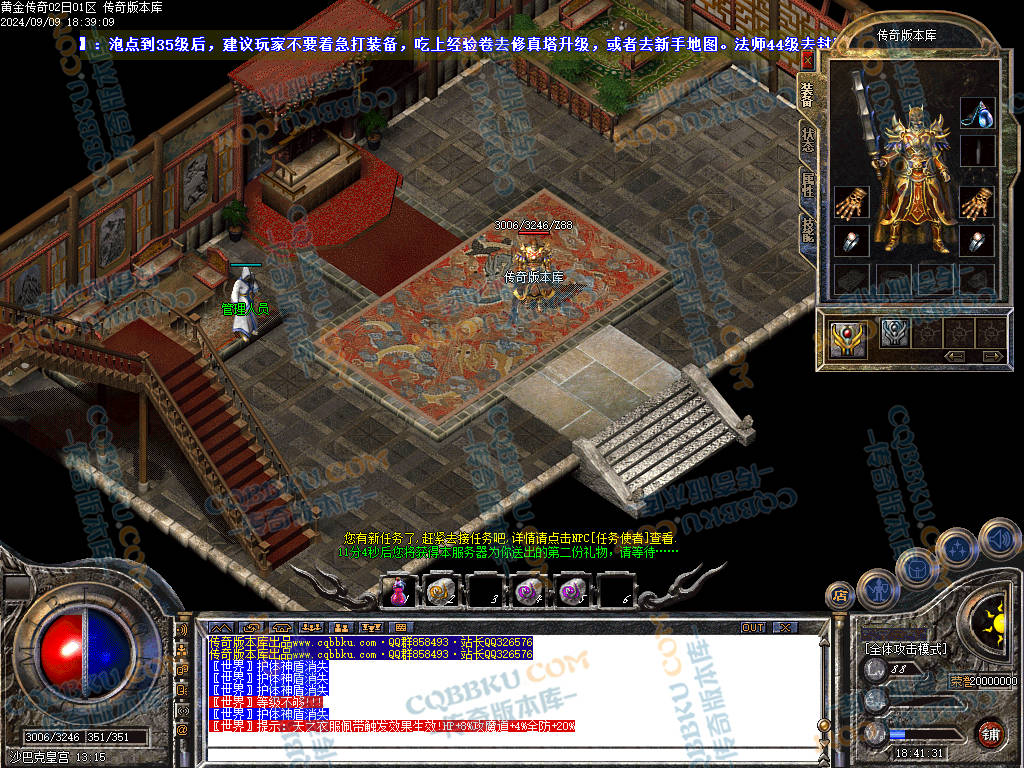
Task: Click the left arrow under the emblem slots
Action: point(955,355)
